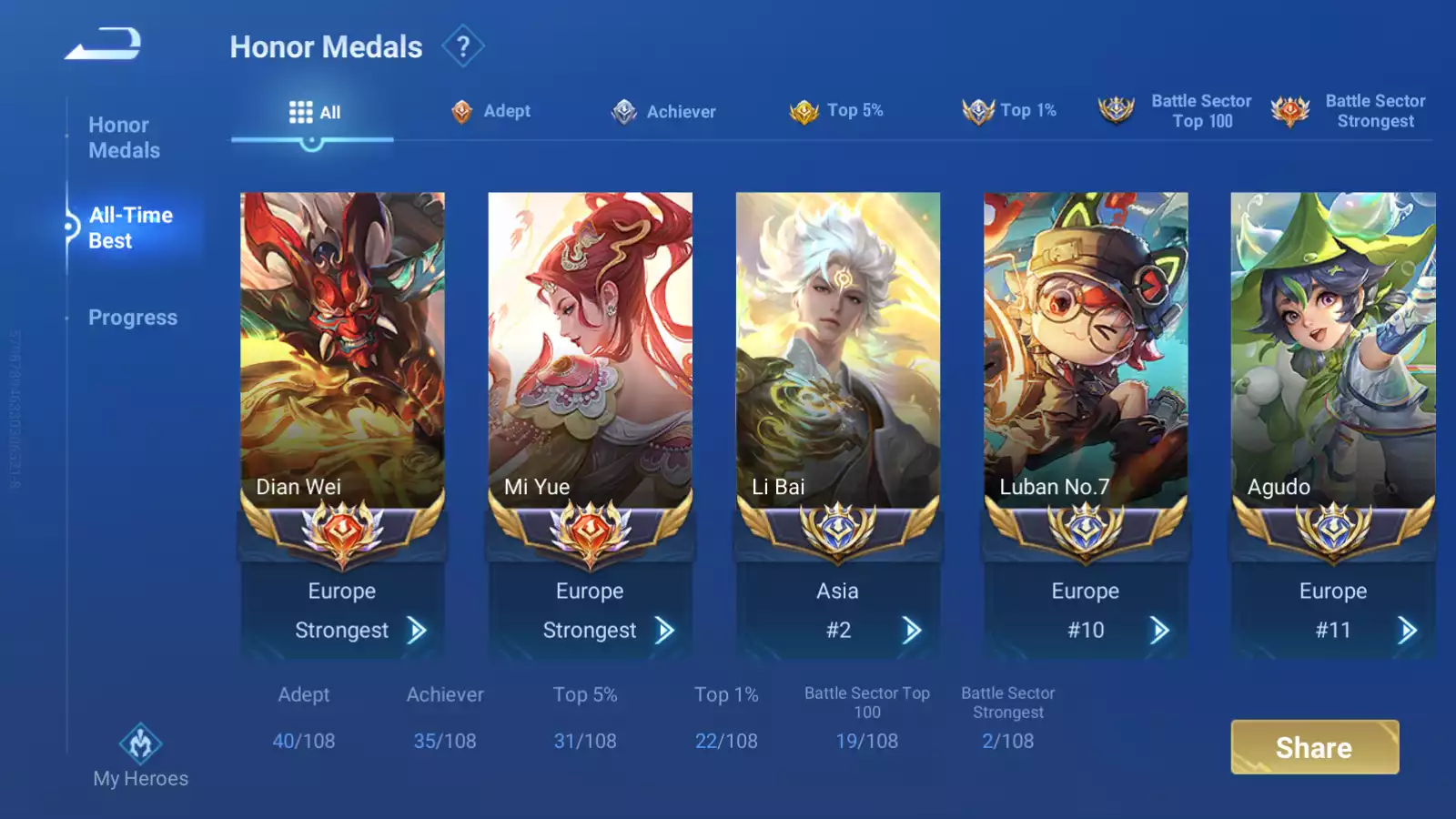This screenshot has width=1456, height=819.
Task: Select the Top 5% tab
Action: click(x=837, y=111)
